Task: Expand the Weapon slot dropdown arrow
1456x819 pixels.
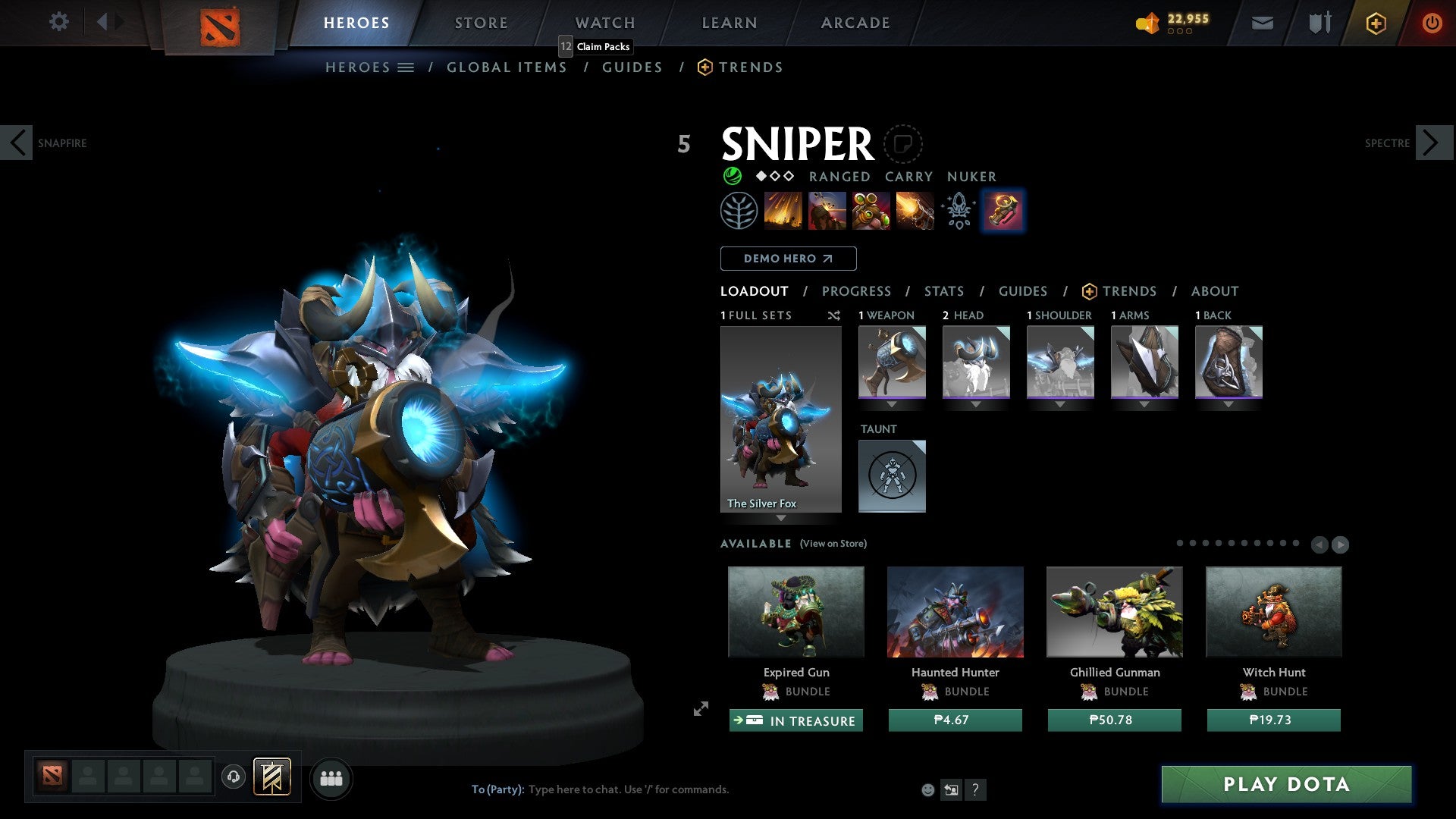Action: [892, 404]
